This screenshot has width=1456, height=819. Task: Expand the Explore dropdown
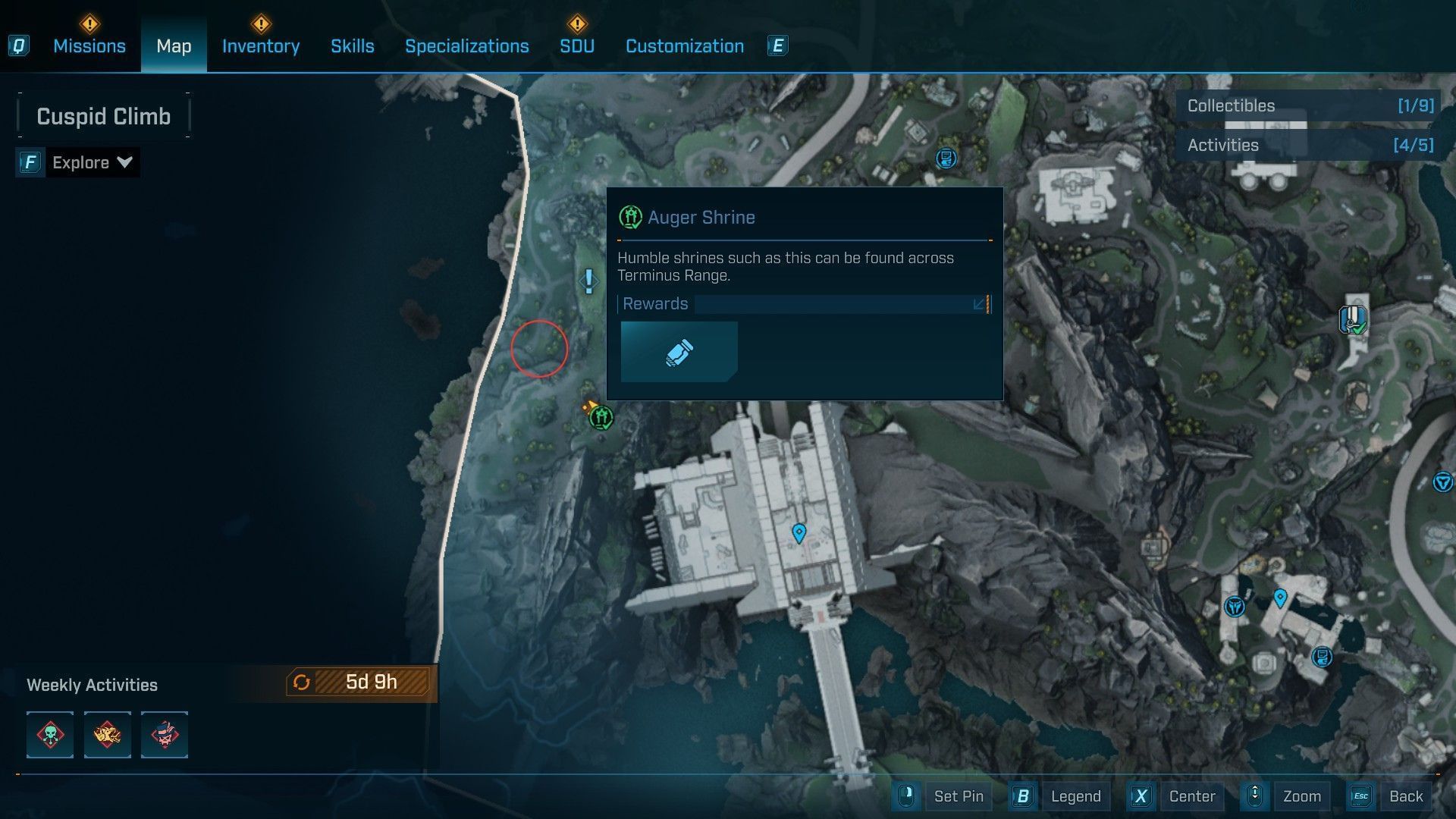(91, 162)
